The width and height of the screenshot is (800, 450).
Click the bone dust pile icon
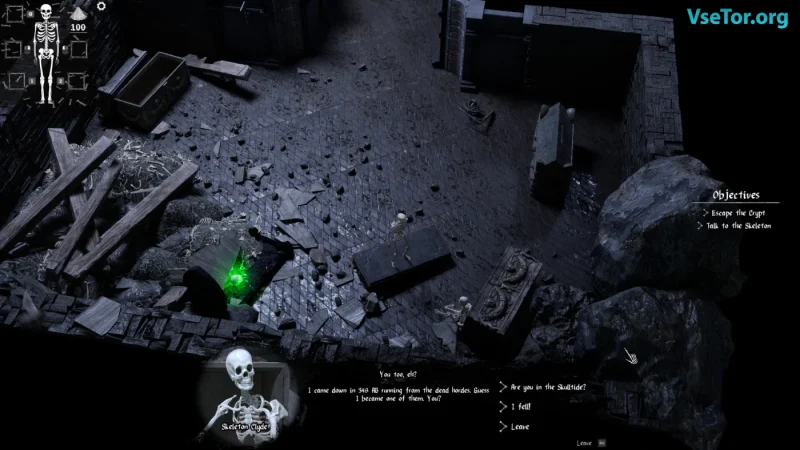78,14
